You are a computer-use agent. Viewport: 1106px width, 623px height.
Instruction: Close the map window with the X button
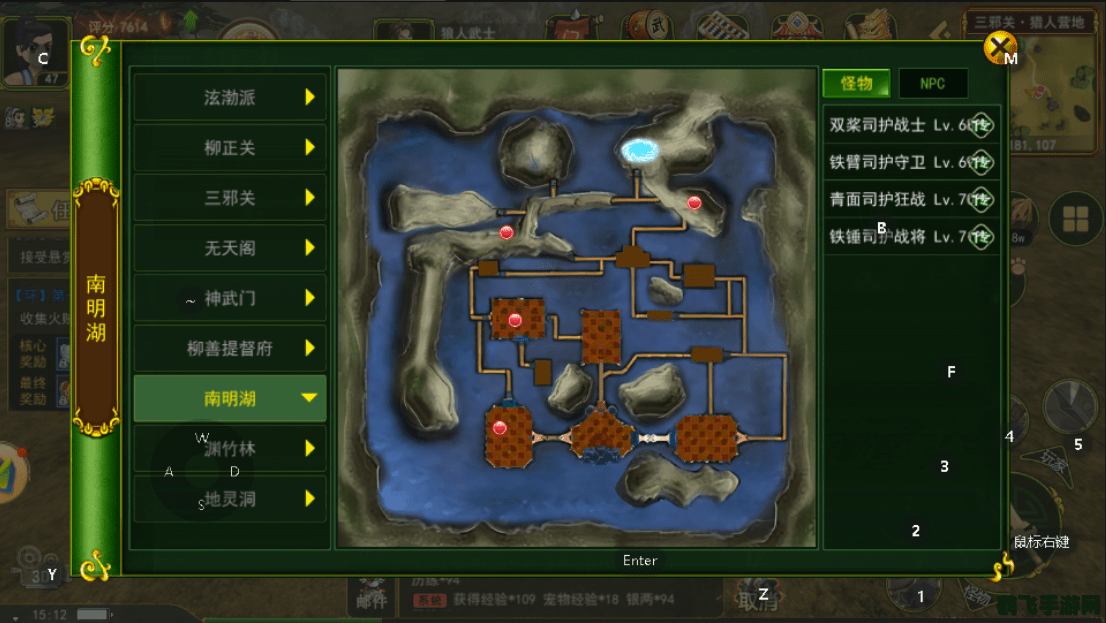(x=1000, y=46)
